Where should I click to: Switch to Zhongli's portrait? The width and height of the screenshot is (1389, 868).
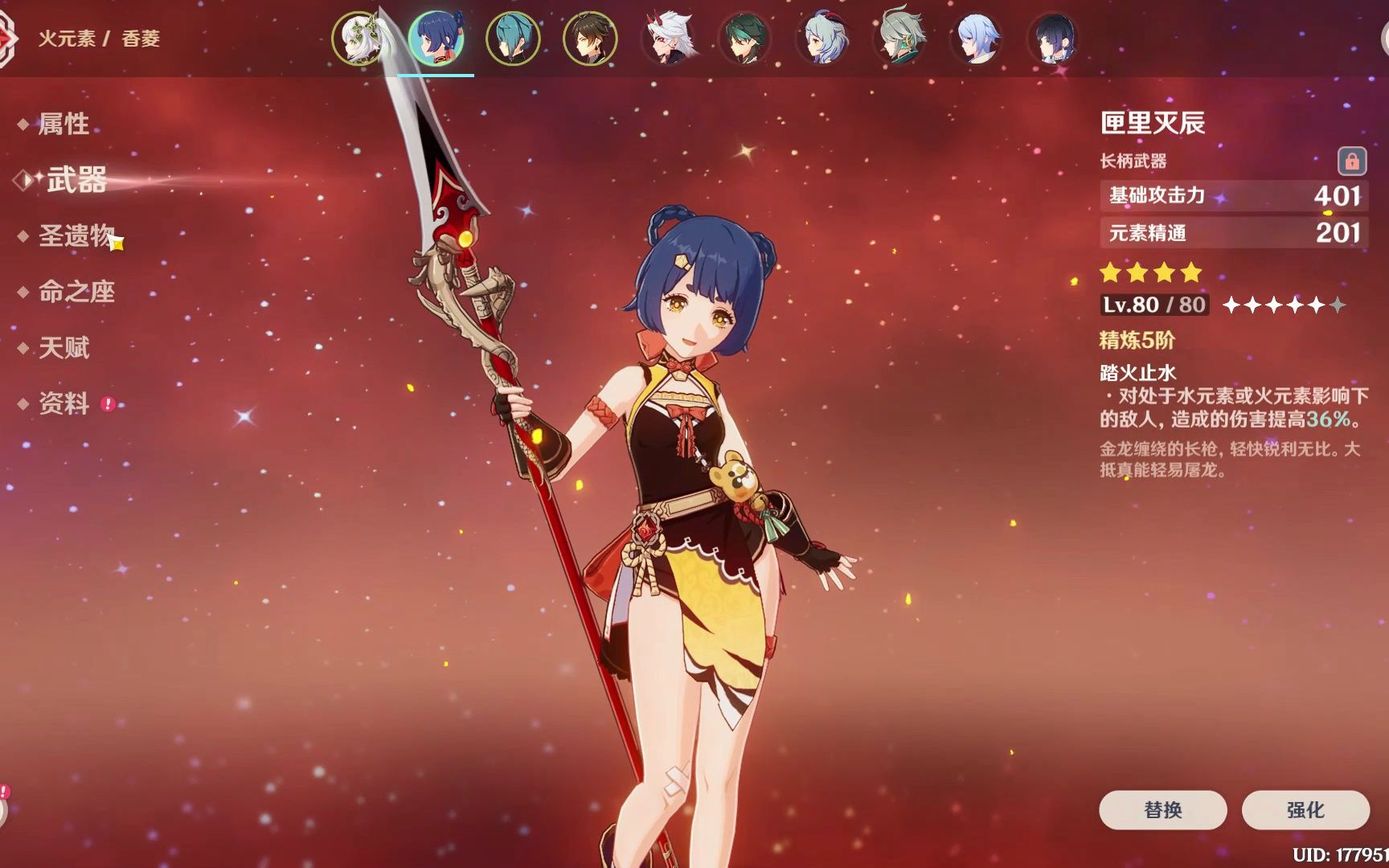click(x=590, y=39)
